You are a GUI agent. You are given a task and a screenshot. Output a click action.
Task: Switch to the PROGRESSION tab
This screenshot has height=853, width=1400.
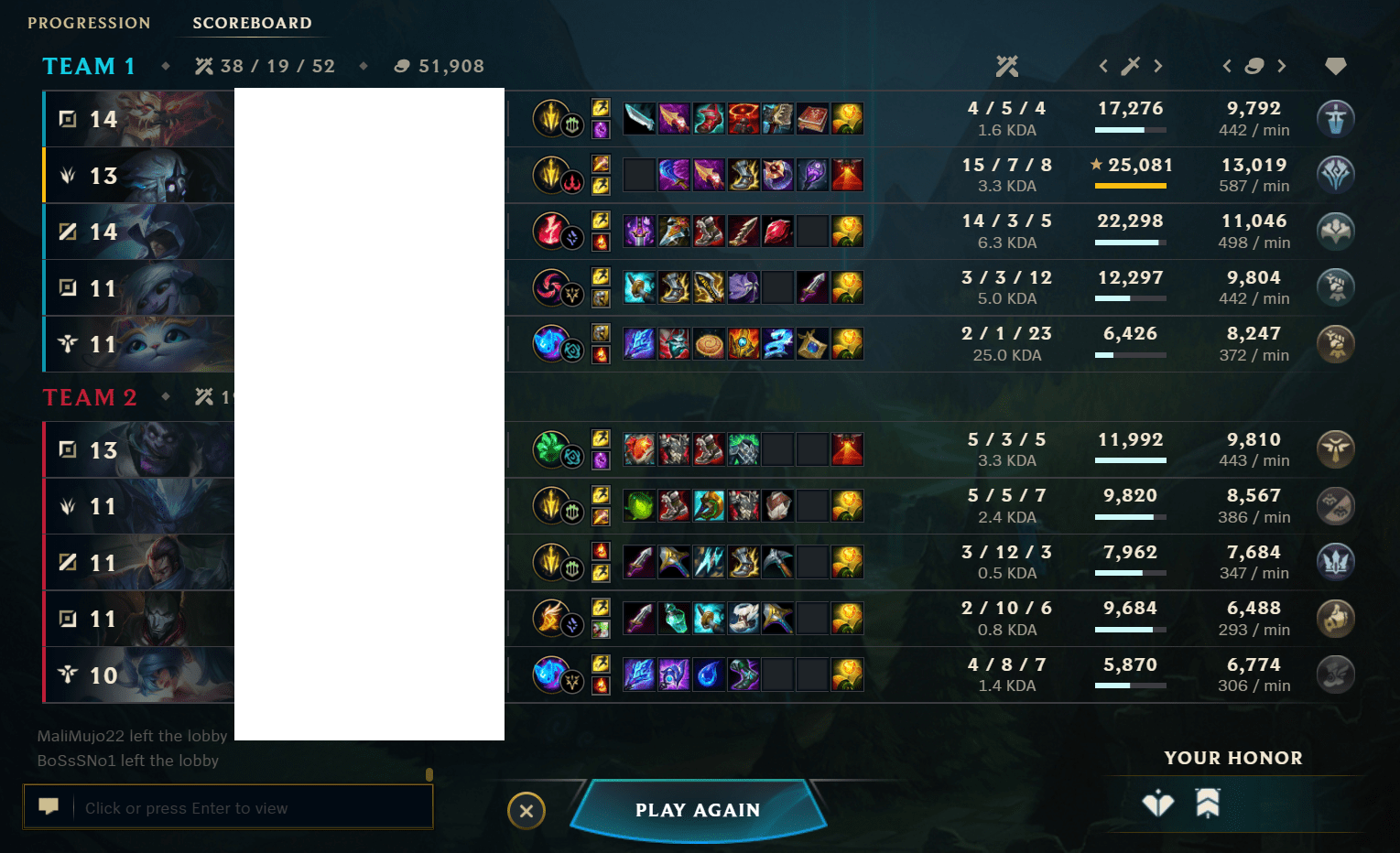pos(89,23)
